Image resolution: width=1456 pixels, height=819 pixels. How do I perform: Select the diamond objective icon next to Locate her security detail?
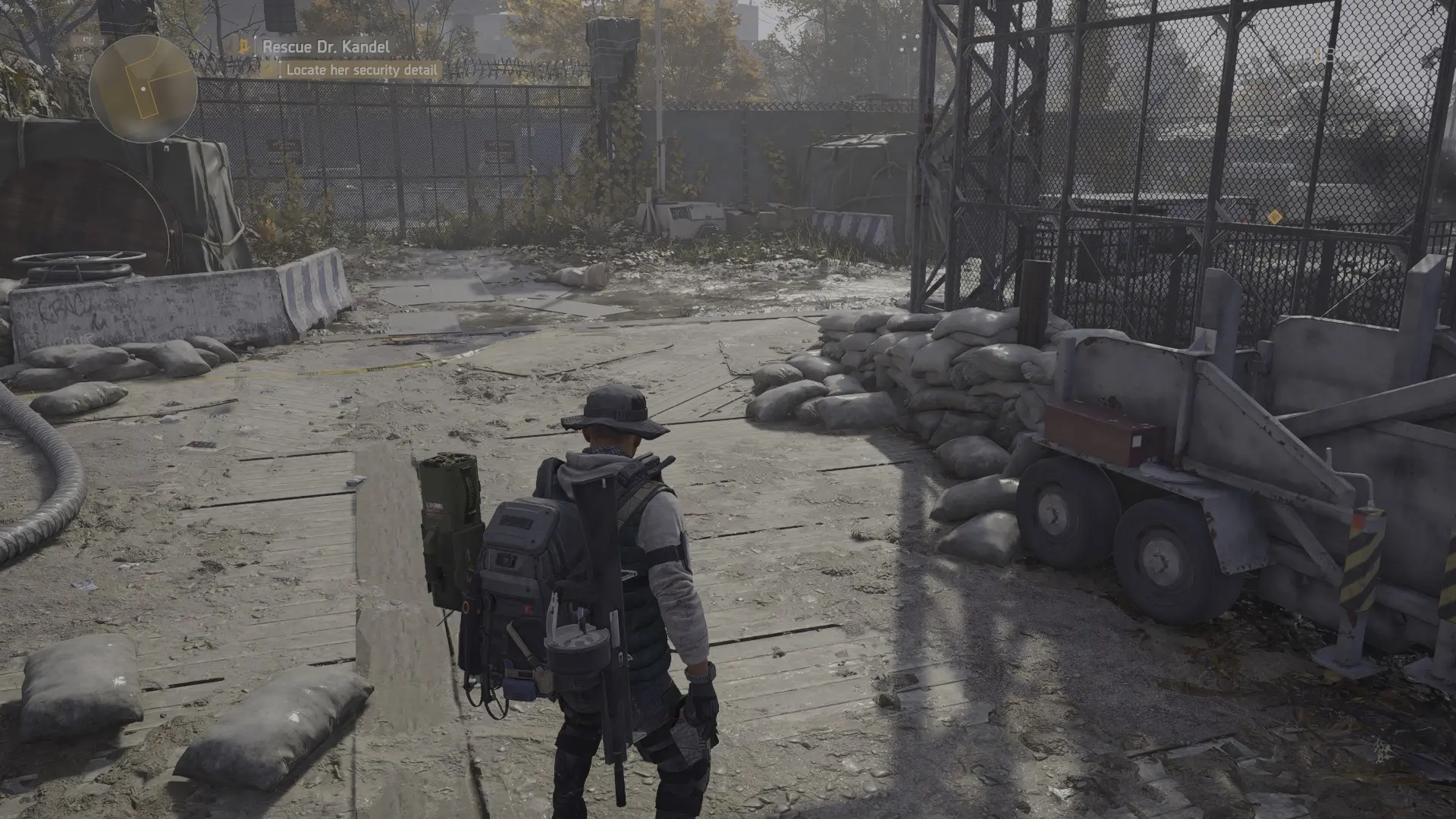click(x=270, y=70)
